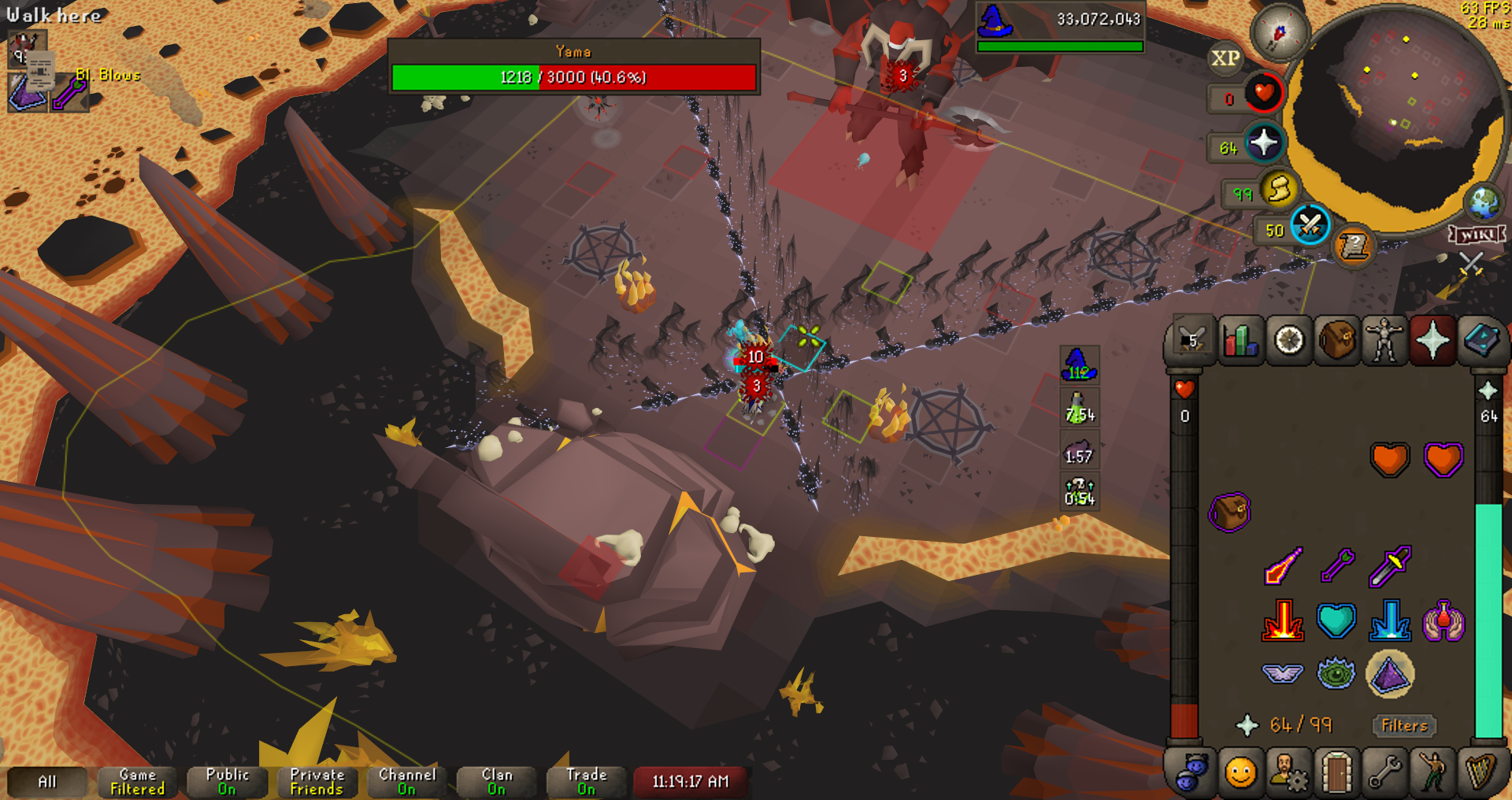The height and width of the screenshot is (800, 1512).
Task: Activate the cyan heart prayer icon
Action: (x=1336, y=620)
